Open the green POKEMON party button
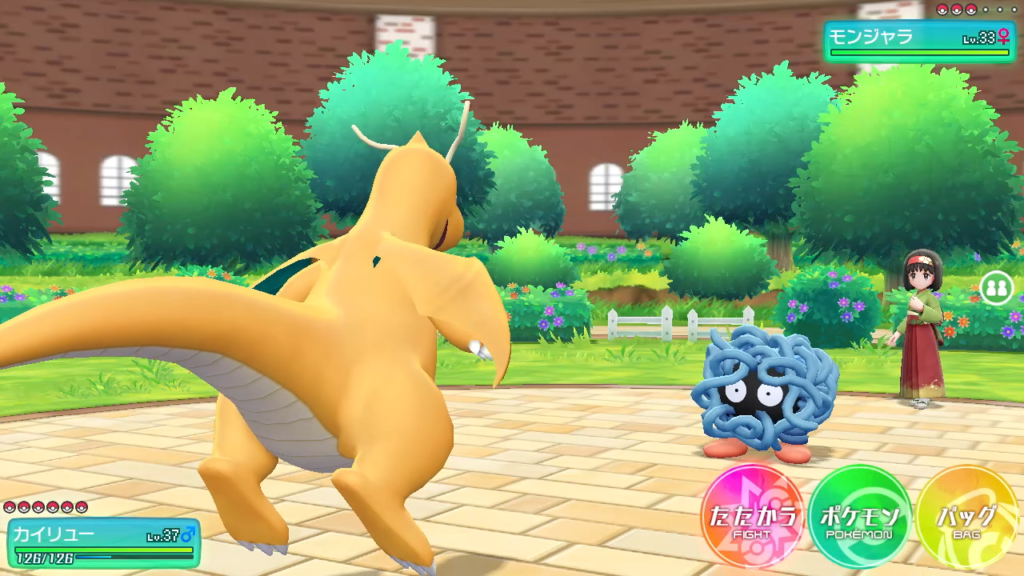The width and height of the screenshot is (1024, 576). tap(860, 518)
